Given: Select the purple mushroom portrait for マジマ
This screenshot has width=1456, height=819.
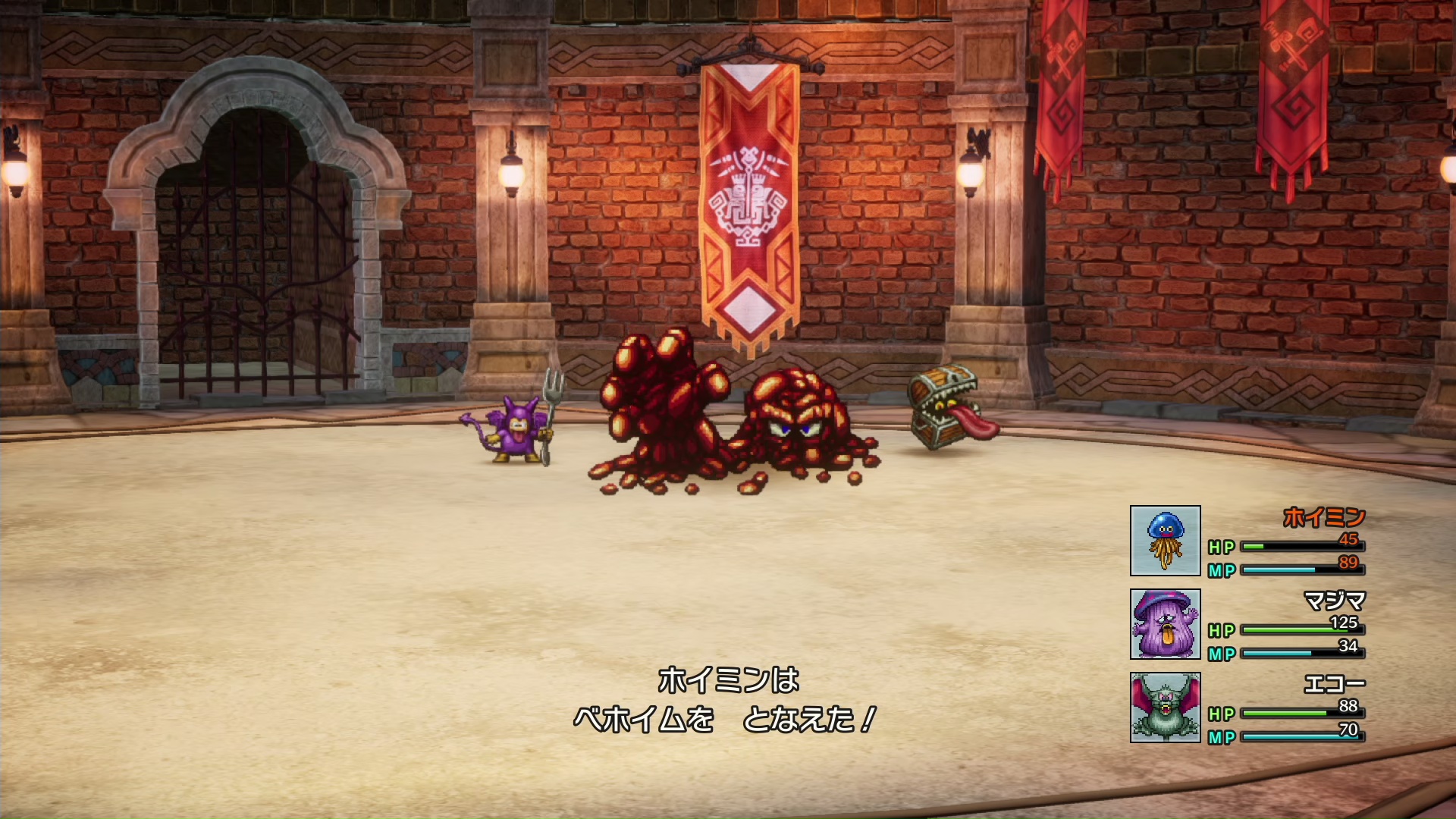Looking at the screenshot, I should coord(1165,624).
